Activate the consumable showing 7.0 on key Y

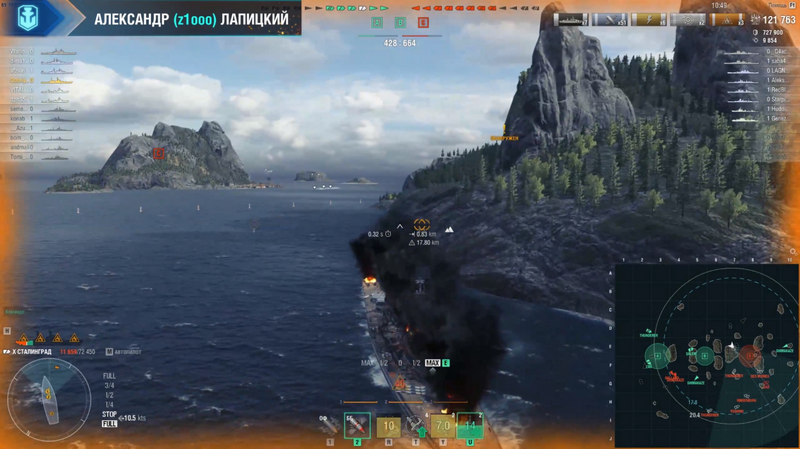coord(441,427)
